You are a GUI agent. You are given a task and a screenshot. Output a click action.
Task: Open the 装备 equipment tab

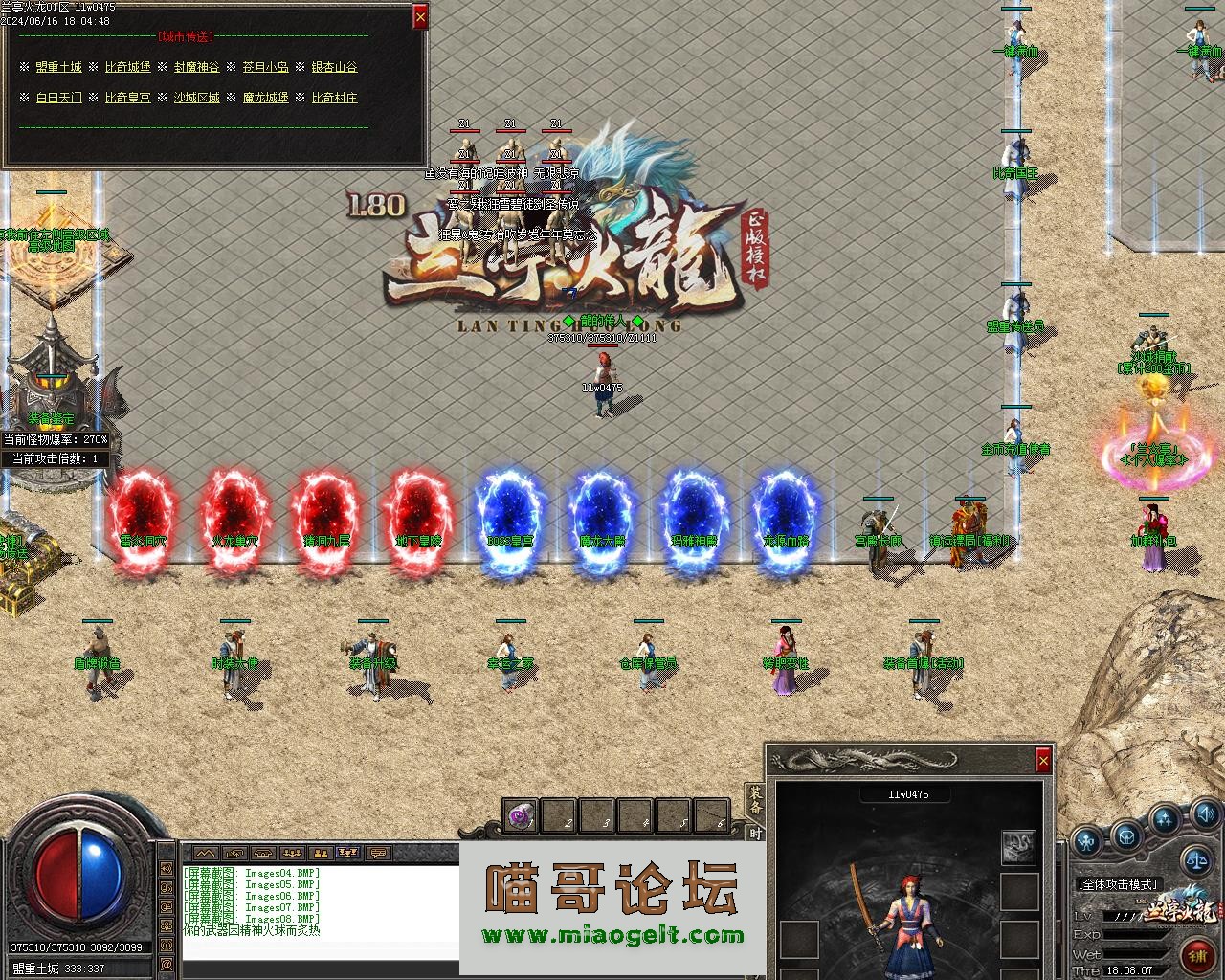pos(755,799)
